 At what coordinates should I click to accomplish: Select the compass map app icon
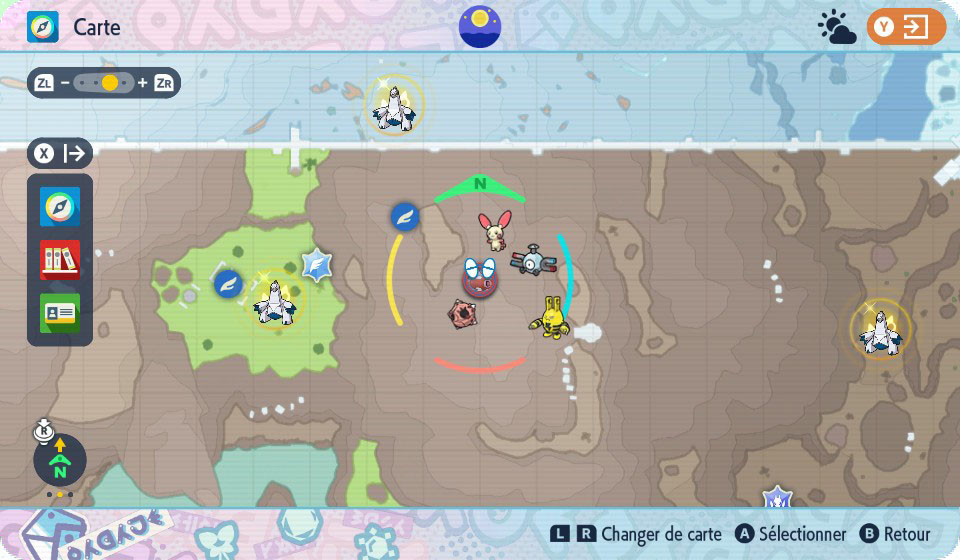point(60,207)
